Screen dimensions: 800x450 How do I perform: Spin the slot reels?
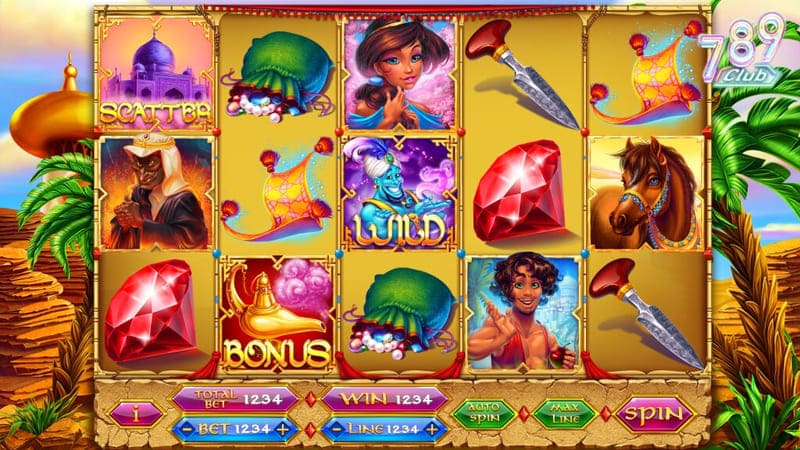pyautogui.click(x=654, y=413)
